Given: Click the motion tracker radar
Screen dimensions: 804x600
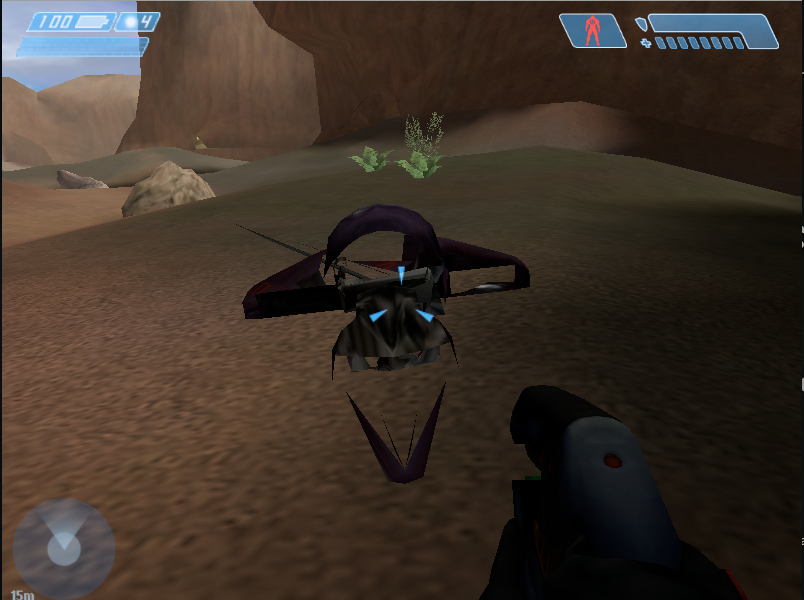Looking at the screenshot, I should pyautogui.click(x=63, y=547).
